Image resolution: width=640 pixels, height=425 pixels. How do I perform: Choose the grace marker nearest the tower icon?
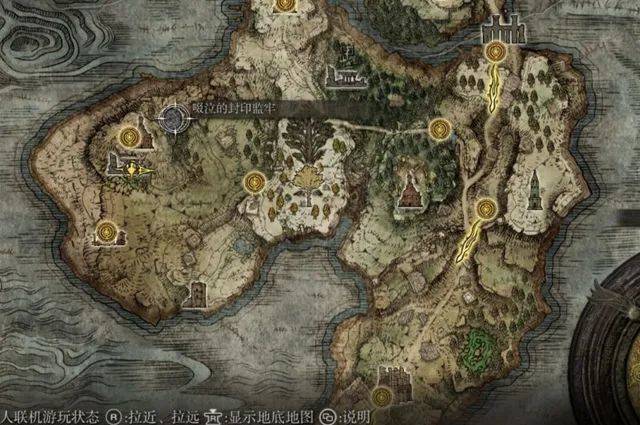[487, 209]
